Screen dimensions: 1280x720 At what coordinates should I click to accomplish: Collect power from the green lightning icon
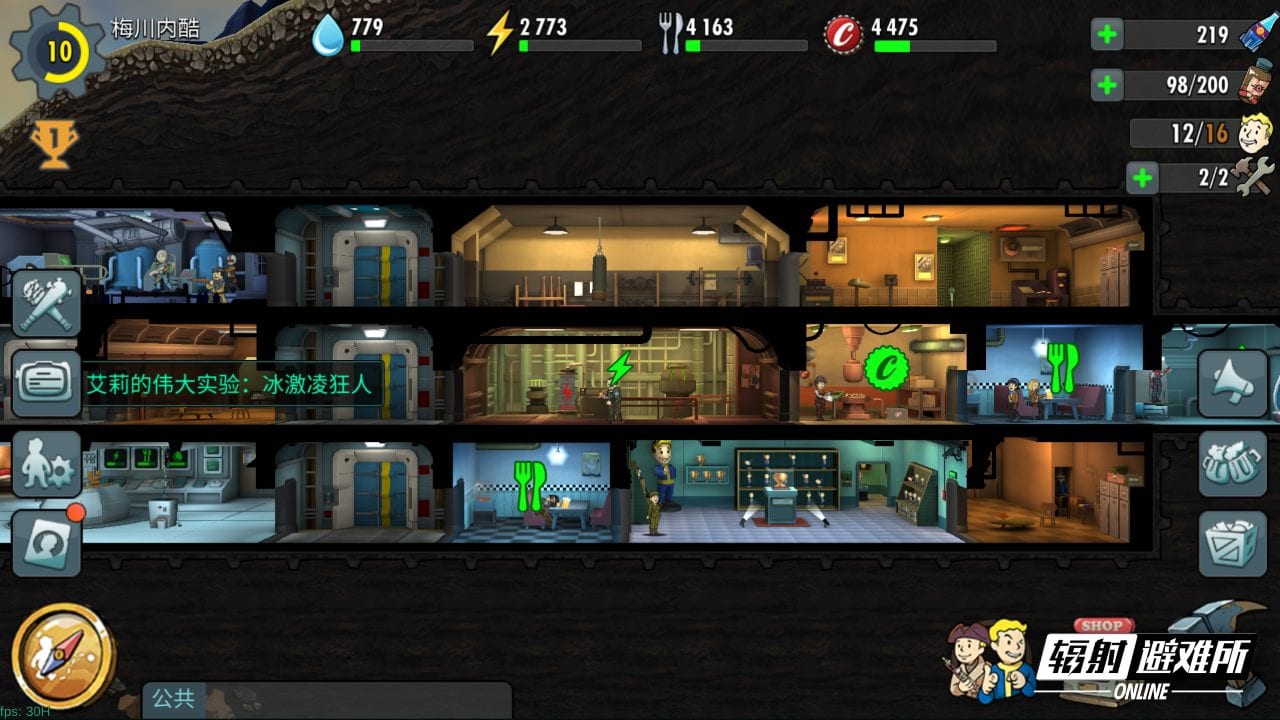pyautogui.click(x=620, y=369)
